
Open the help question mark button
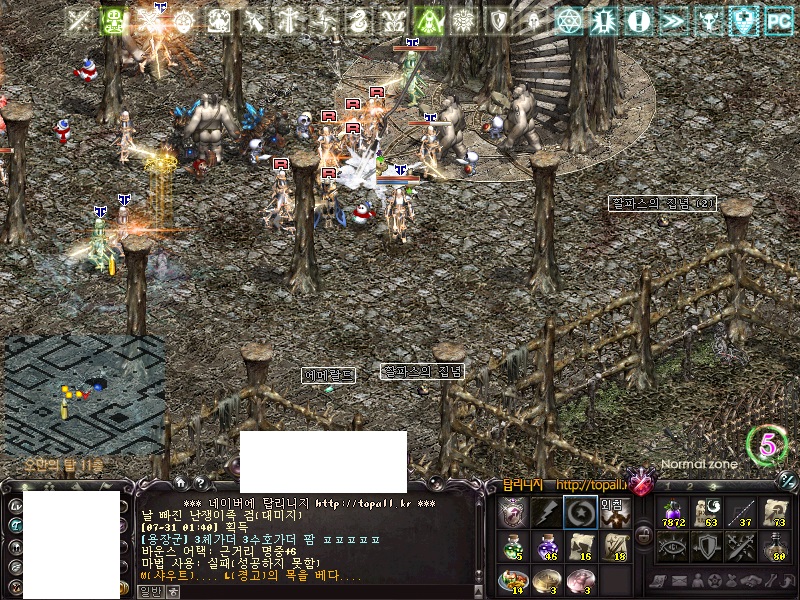[199, 482]
